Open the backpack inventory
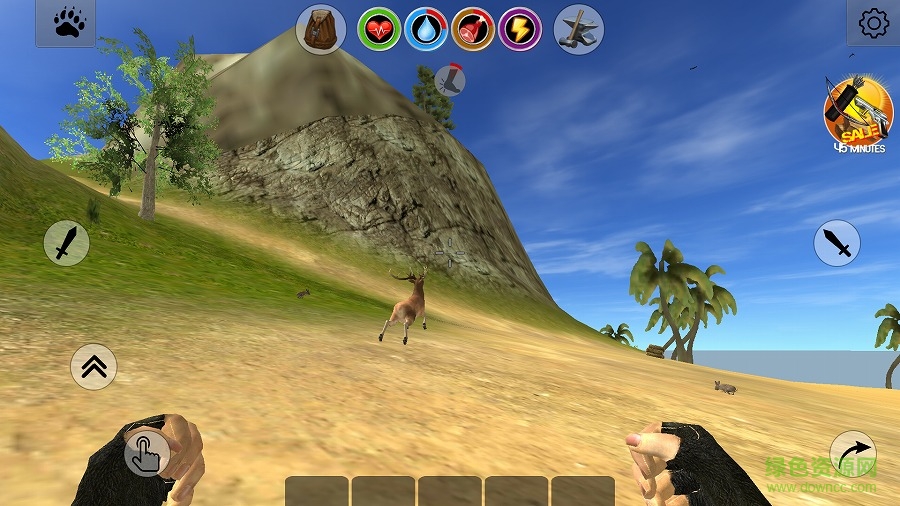900x506 pixels. pos(321,29)
